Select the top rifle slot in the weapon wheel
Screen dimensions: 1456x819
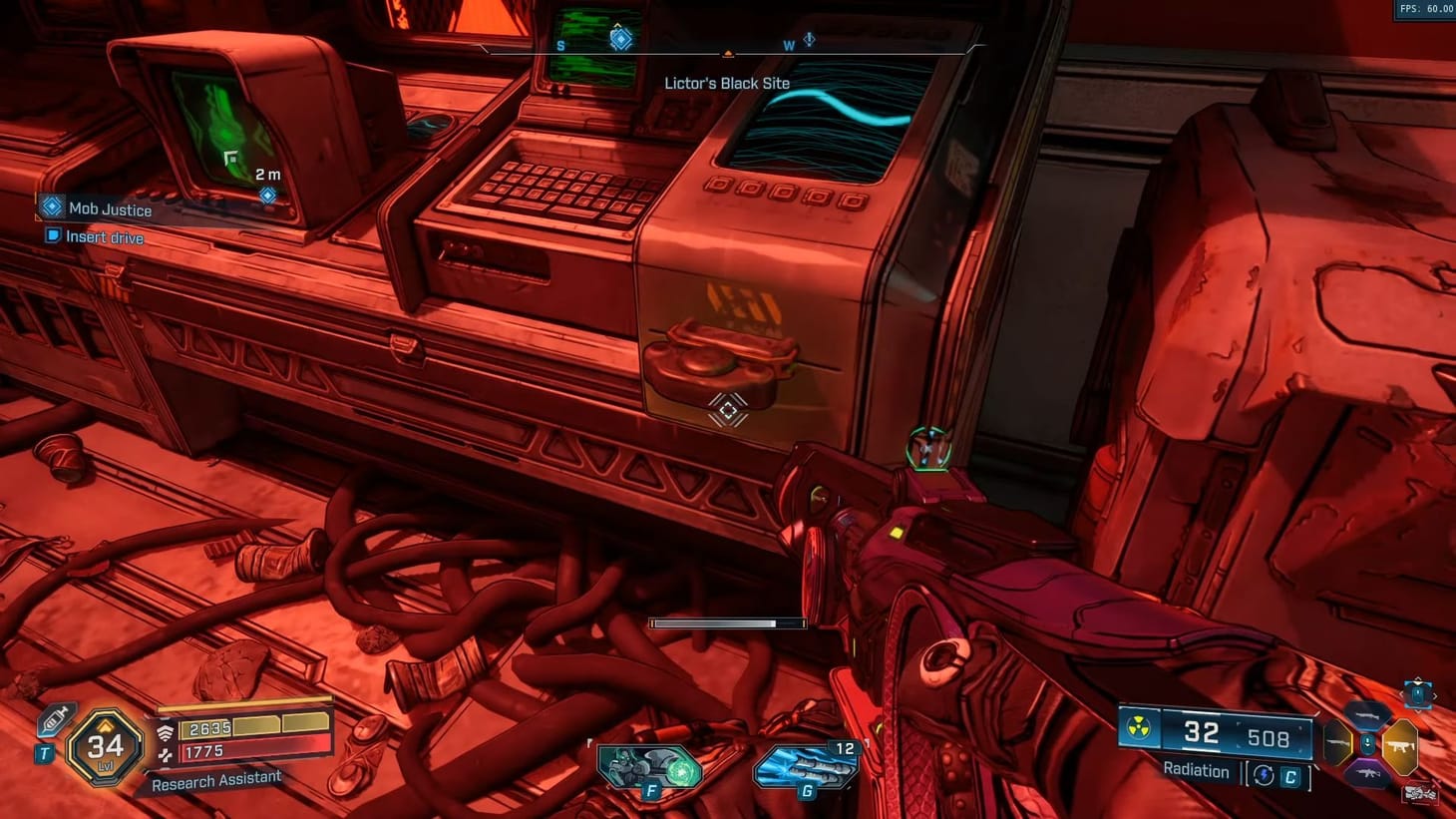1367,716
